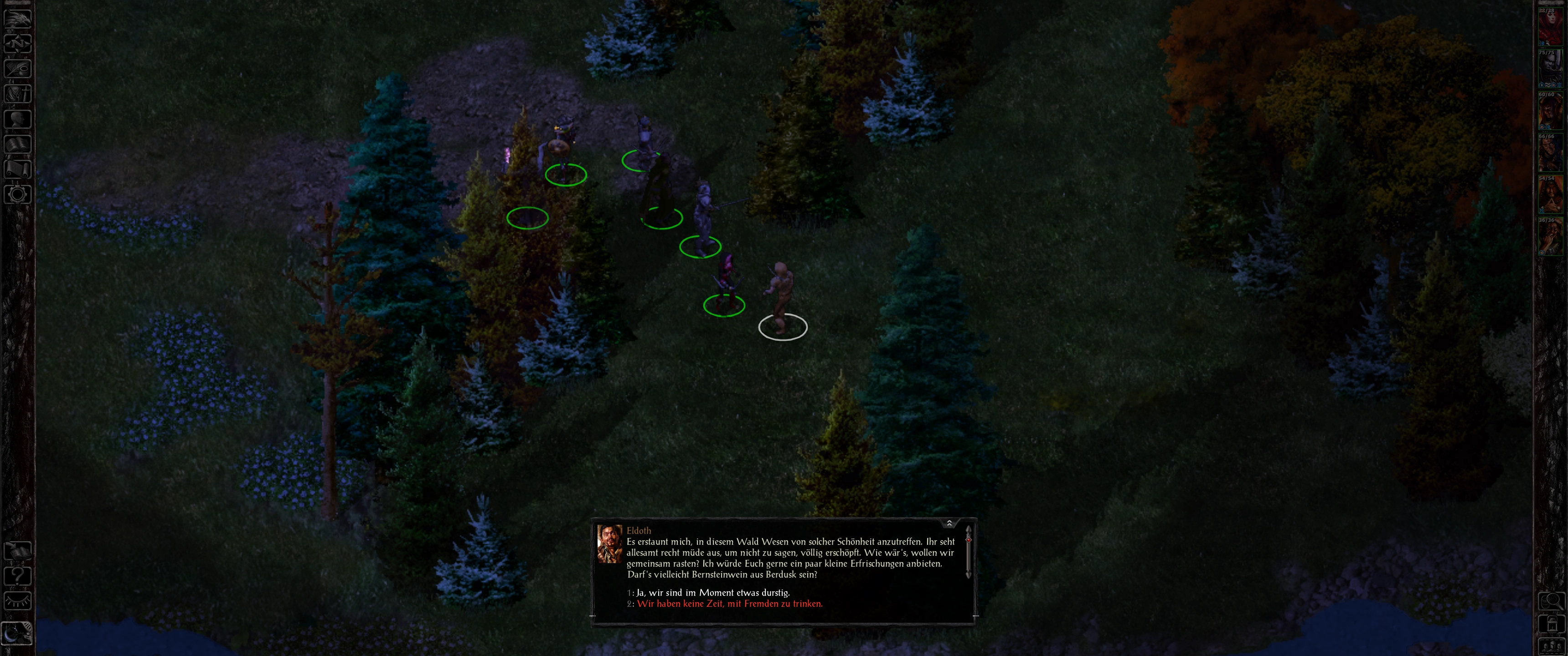
Task: Open the help question mark button
Action: 18,576
